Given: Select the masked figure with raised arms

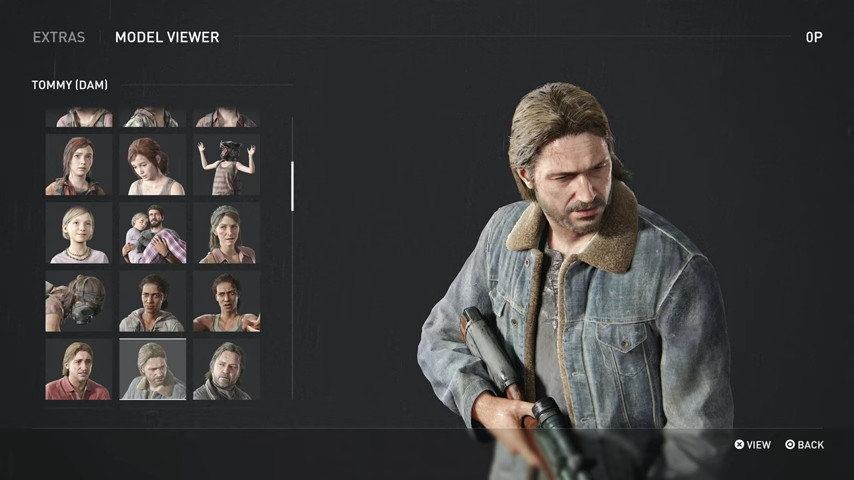Looking at the screenshot, I should tap(226, 165).
